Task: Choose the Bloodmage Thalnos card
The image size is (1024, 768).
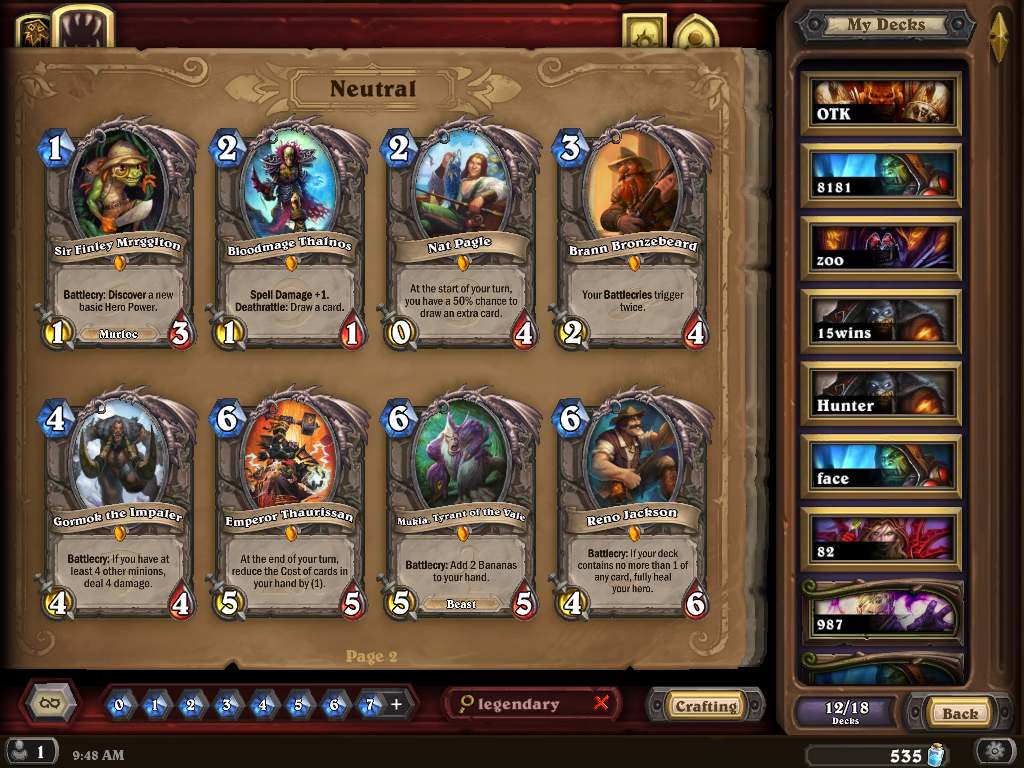Action: pos(290,235)
